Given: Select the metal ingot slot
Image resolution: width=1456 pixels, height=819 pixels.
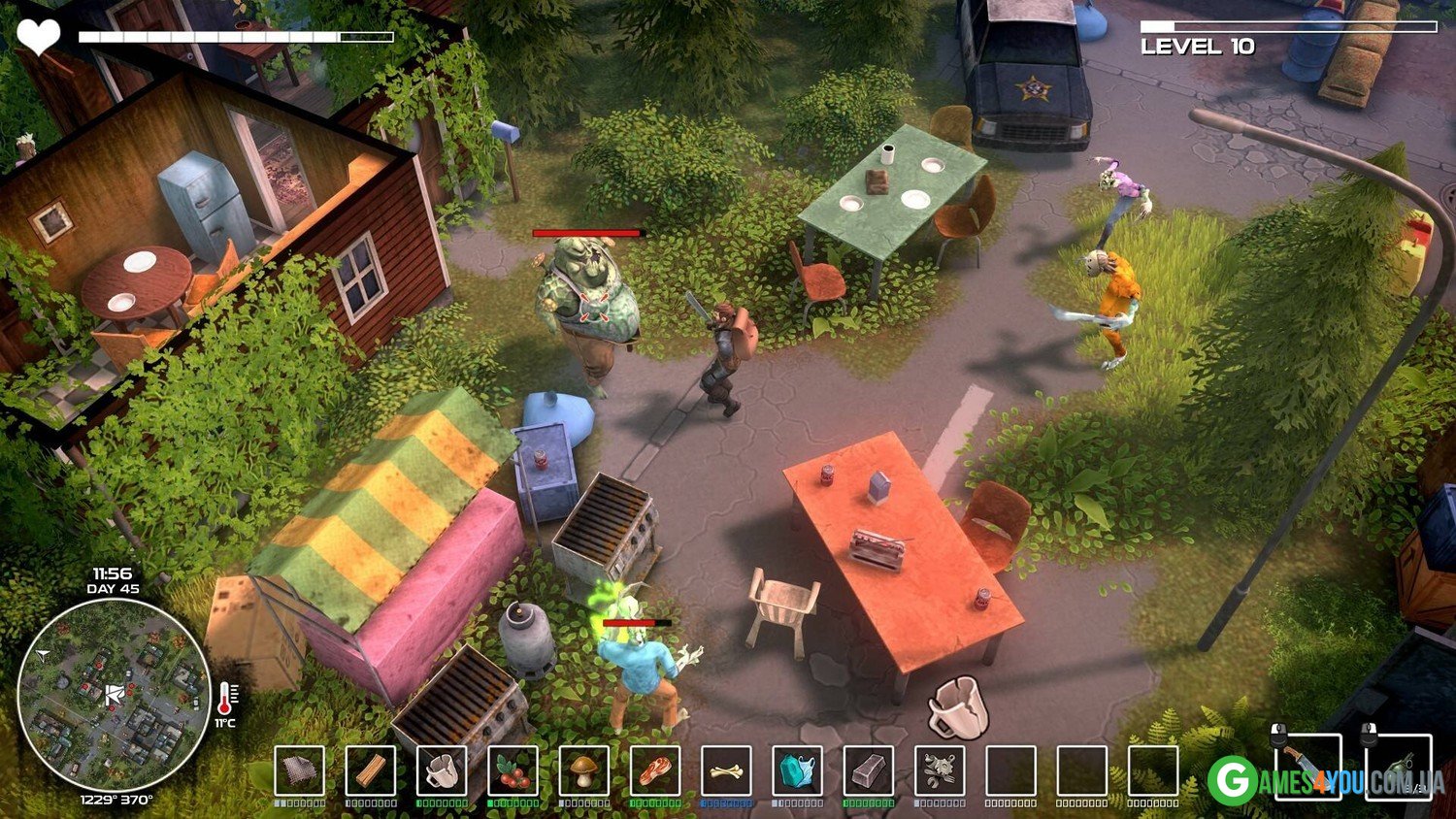Looking at the screenshot, I should click(x=869, y=771).
